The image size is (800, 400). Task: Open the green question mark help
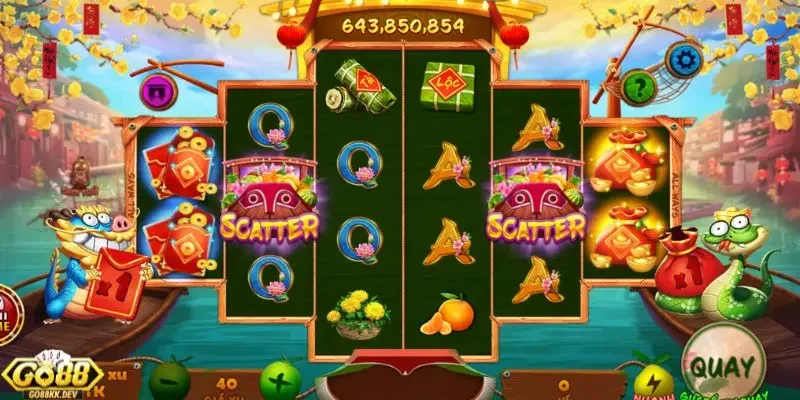[638, 87]
